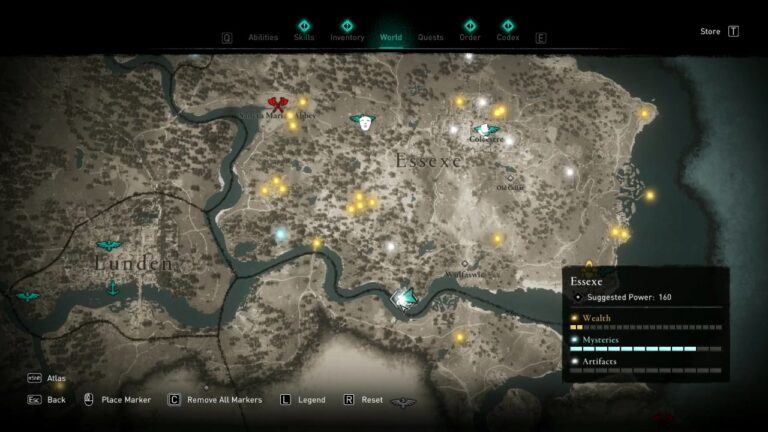
Task: Reset the map view
Action: coord(371,400)
